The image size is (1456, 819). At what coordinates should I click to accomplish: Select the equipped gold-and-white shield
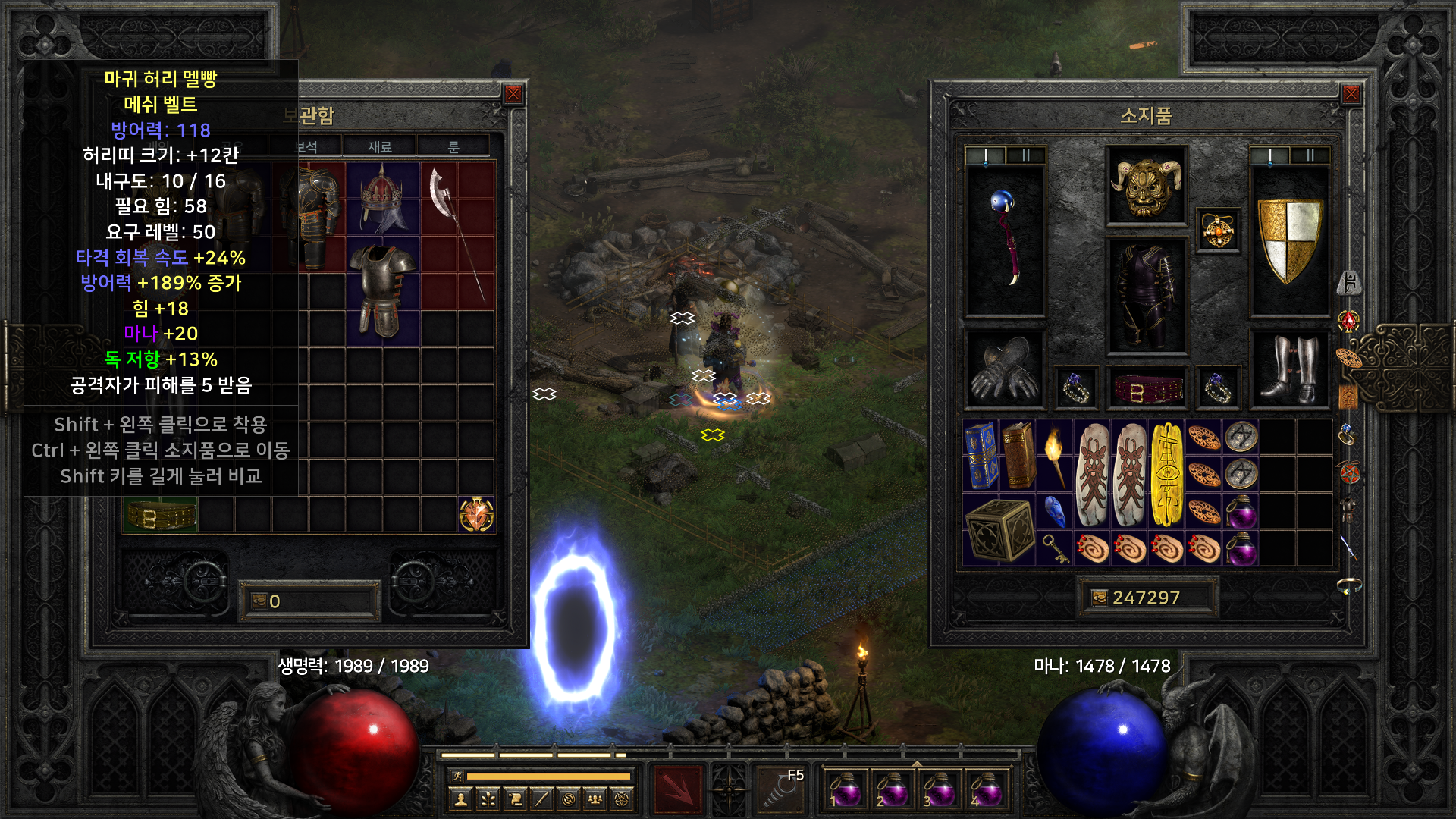click(1289, 240)
